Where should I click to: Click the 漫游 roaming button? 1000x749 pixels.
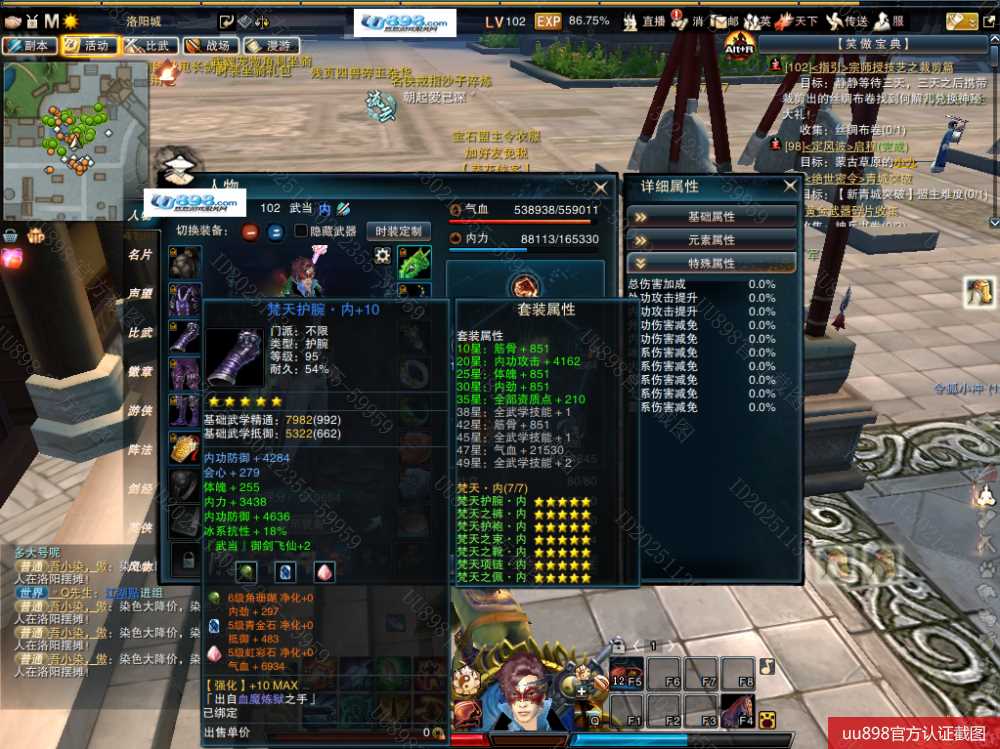[x=268, y=45]
